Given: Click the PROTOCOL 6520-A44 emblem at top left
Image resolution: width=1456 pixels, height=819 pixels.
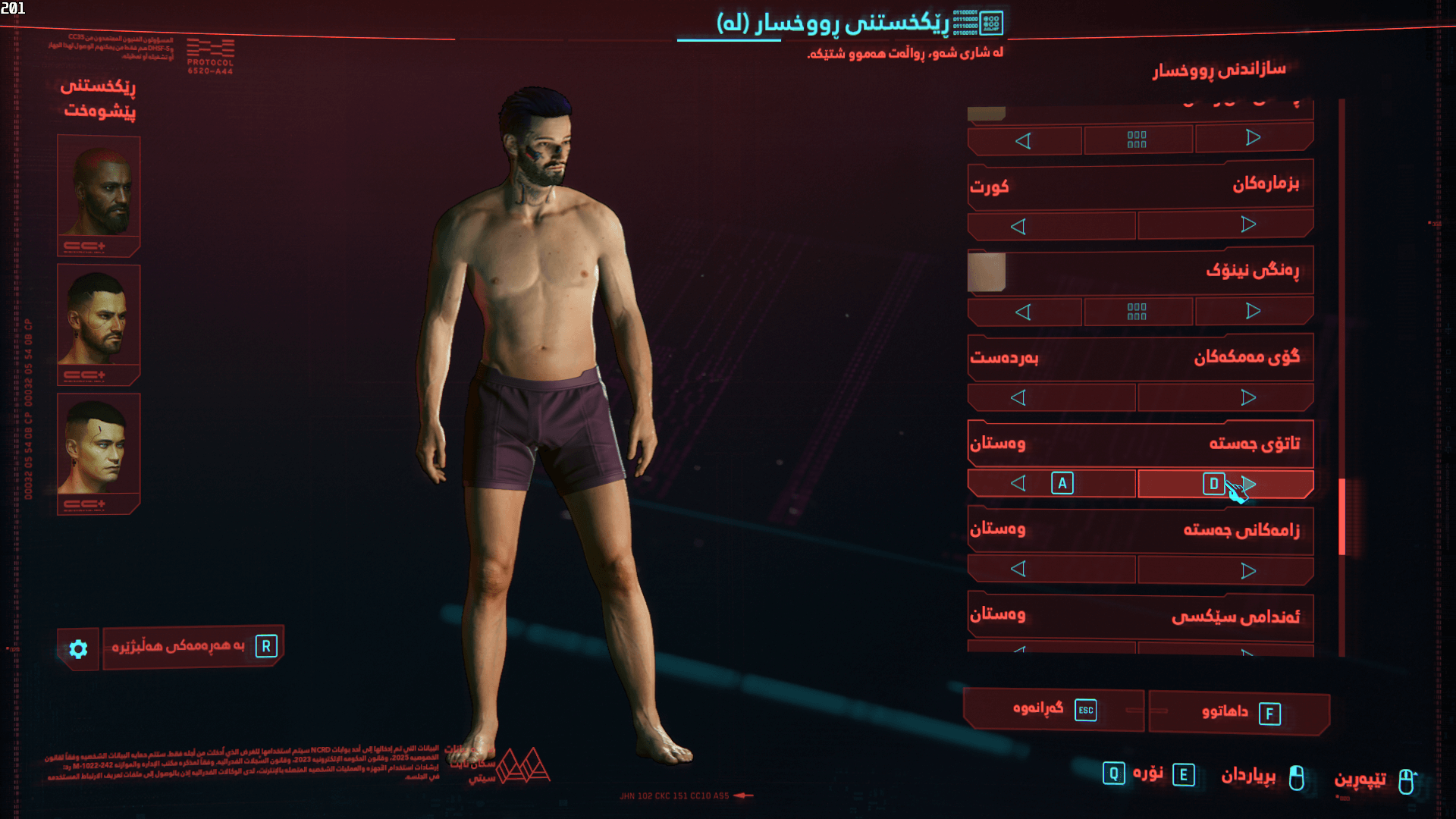Looking at the screenshot, I should [211, 47].
